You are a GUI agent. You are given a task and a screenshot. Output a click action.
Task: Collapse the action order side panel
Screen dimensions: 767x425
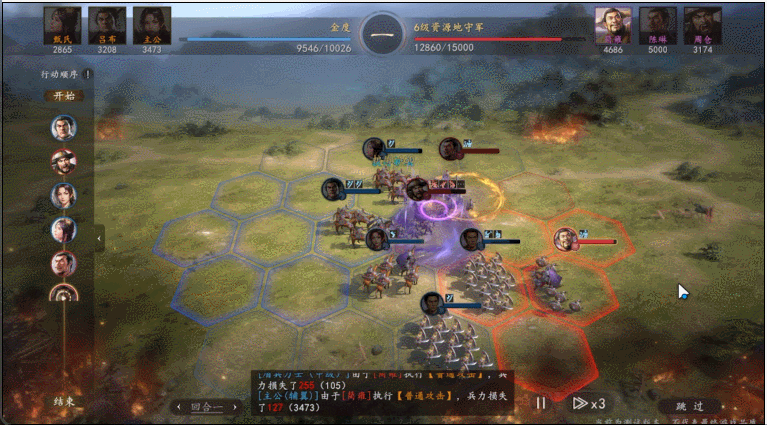tap(99, 238)
